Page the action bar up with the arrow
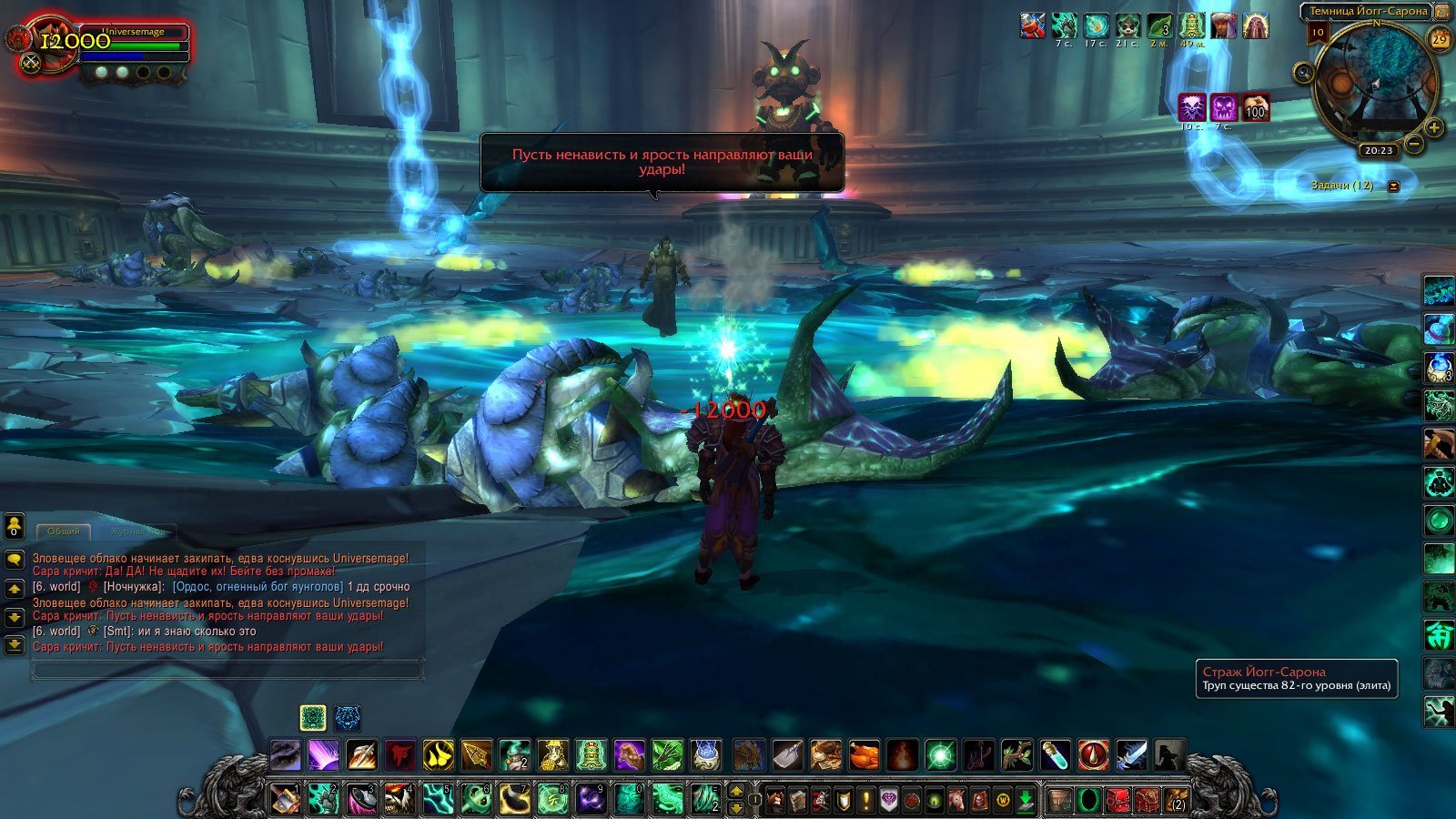 point(736,790)
